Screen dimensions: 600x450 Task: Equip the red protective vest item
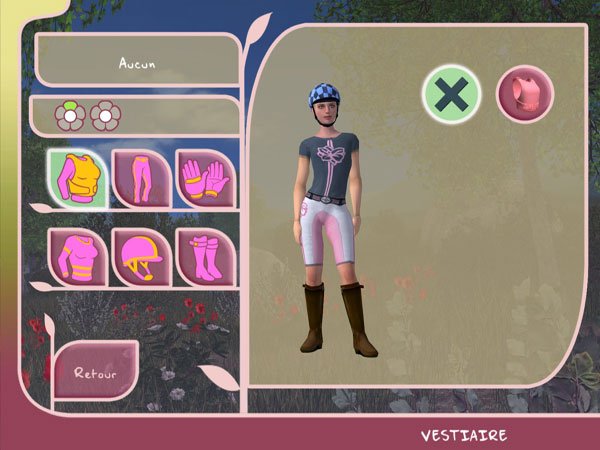pyautogui.click(x=525, y=94)
